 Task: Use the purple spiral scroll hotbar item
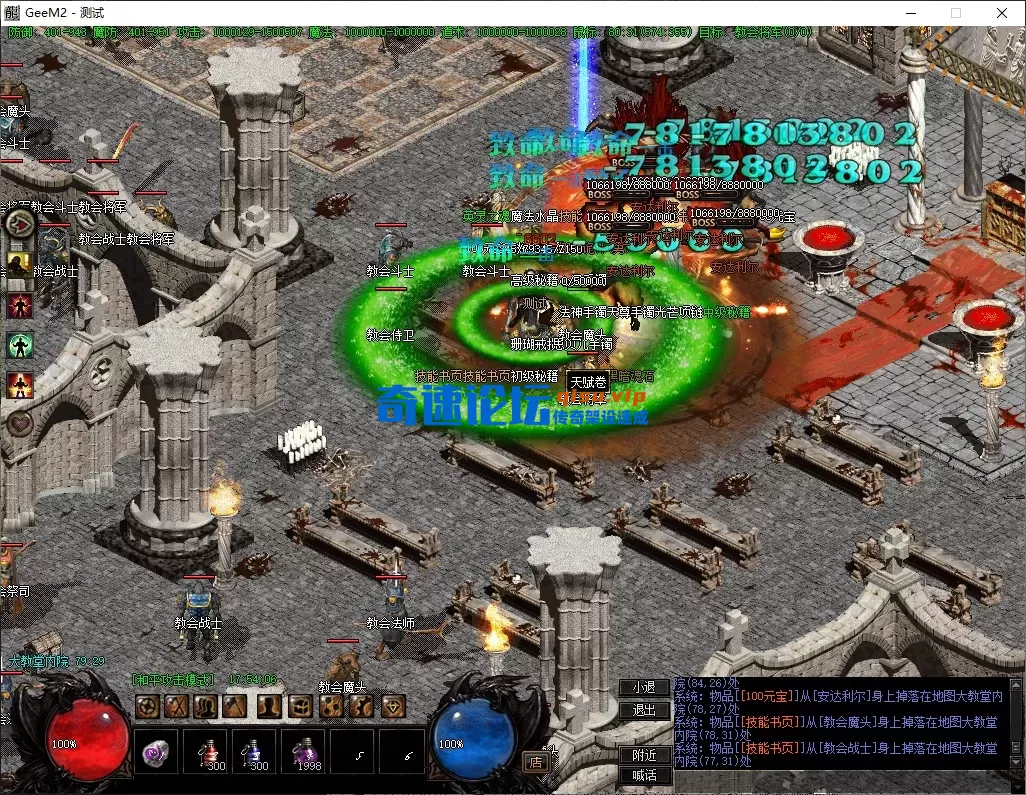[x=155, y=752]
